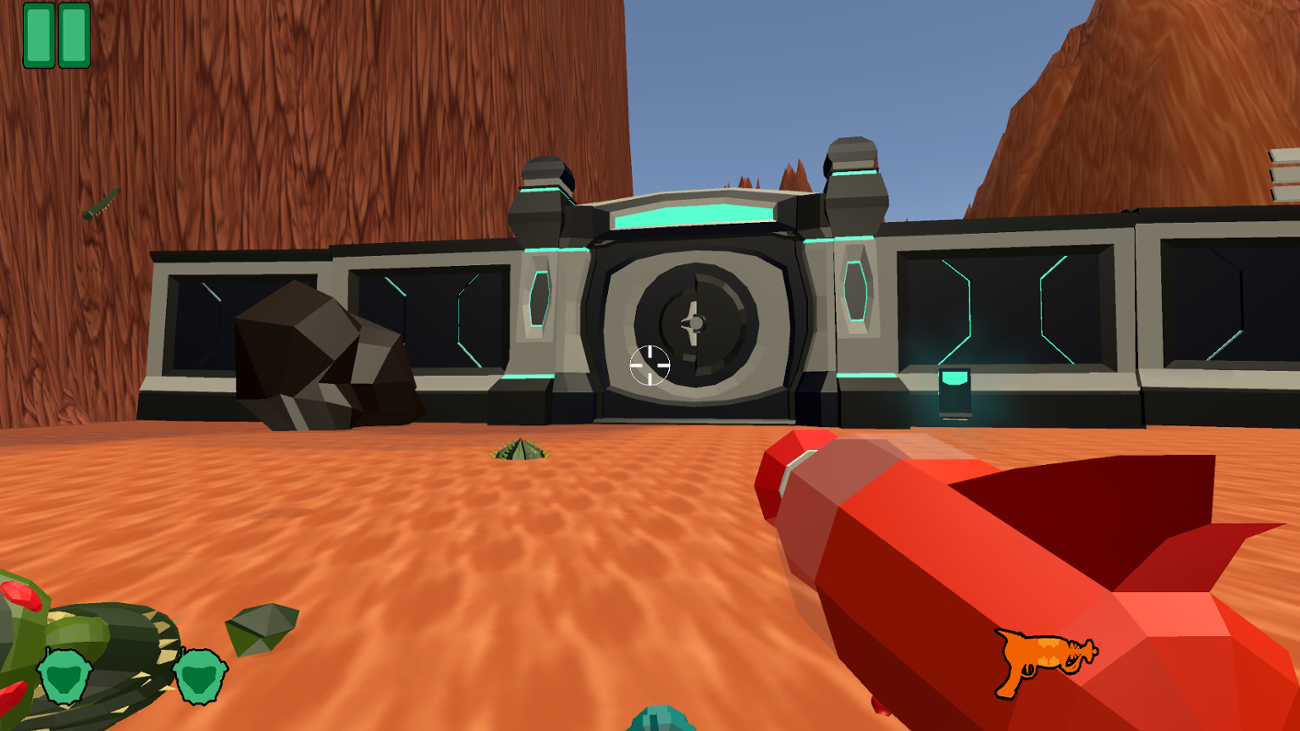1300x731 pixels.
Task: Click the spiky green plant on the sand
Action: point(520,452)
